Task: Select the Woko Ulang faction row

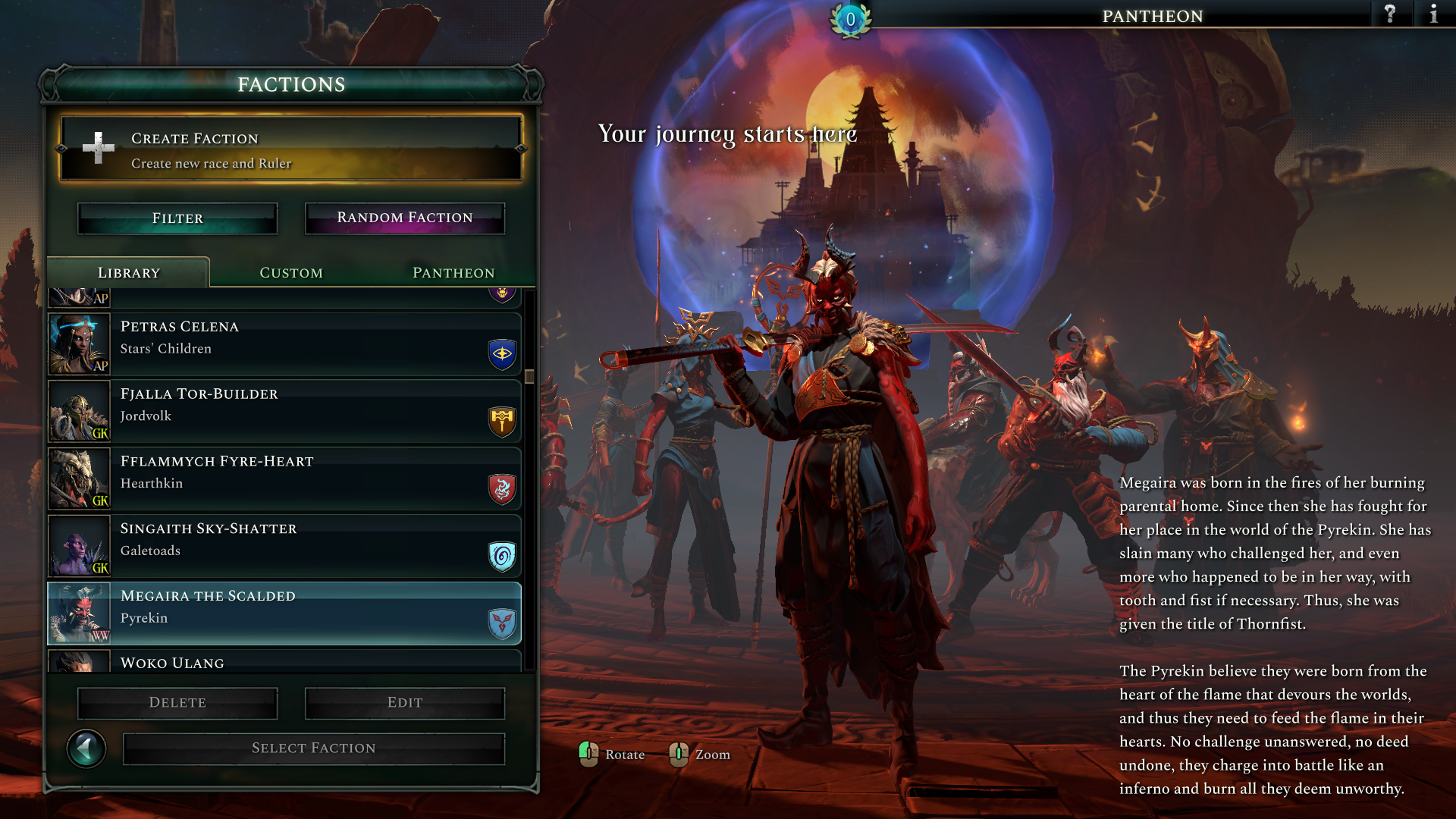Action: click(x=284, y=661)
